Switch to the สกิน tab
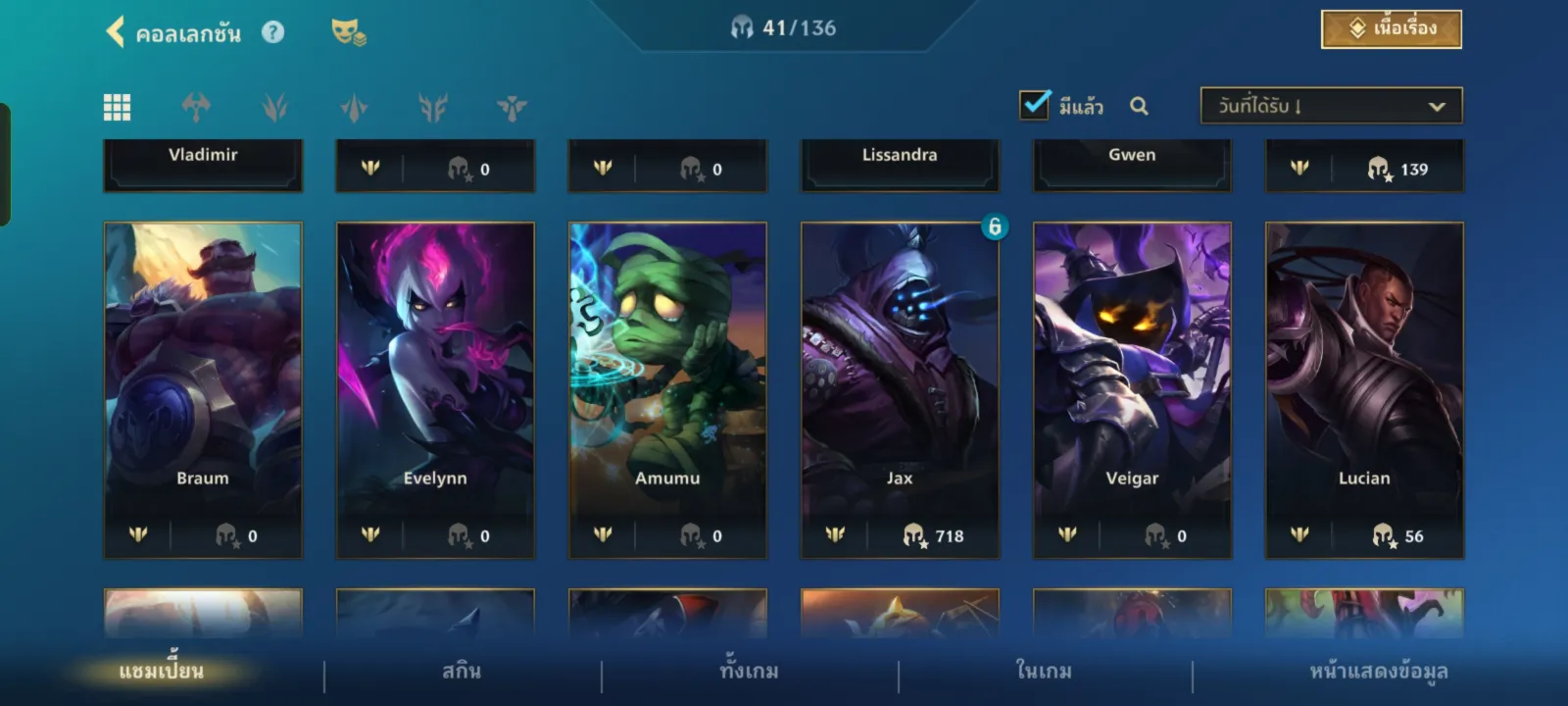The width and height of the screenshot is (1568, 706). click(x=462, y=672)
